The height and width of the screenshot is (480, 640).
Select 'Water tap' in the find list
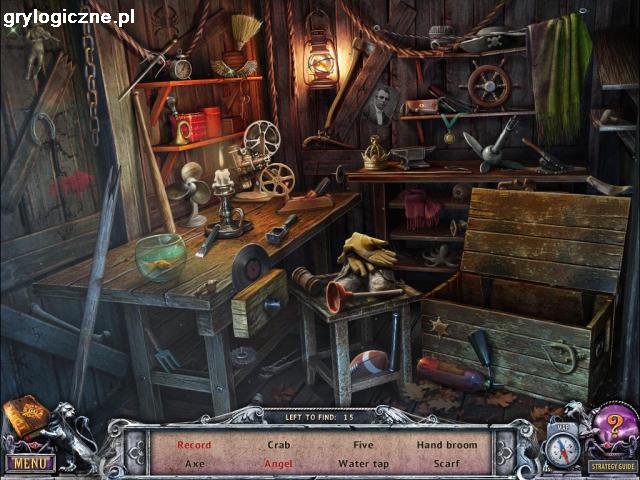(x=363, y=463)
